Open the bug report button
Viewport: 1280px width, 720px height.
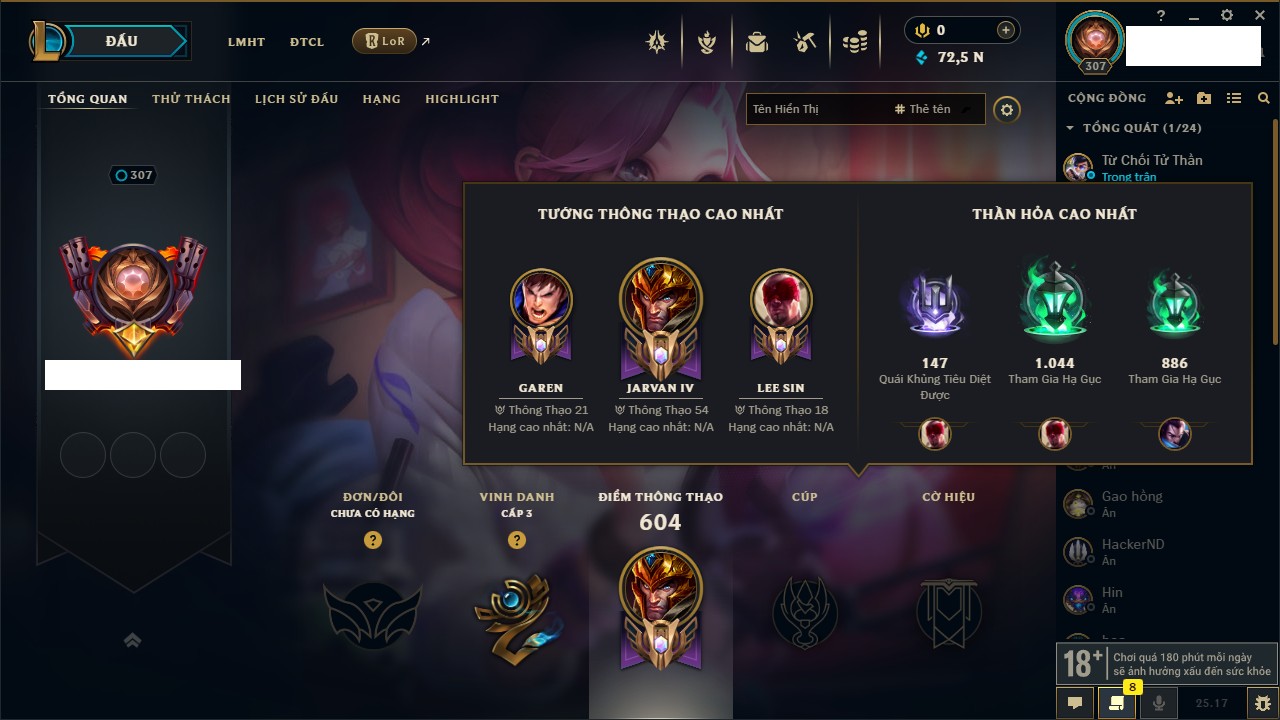click(1262, 703)
